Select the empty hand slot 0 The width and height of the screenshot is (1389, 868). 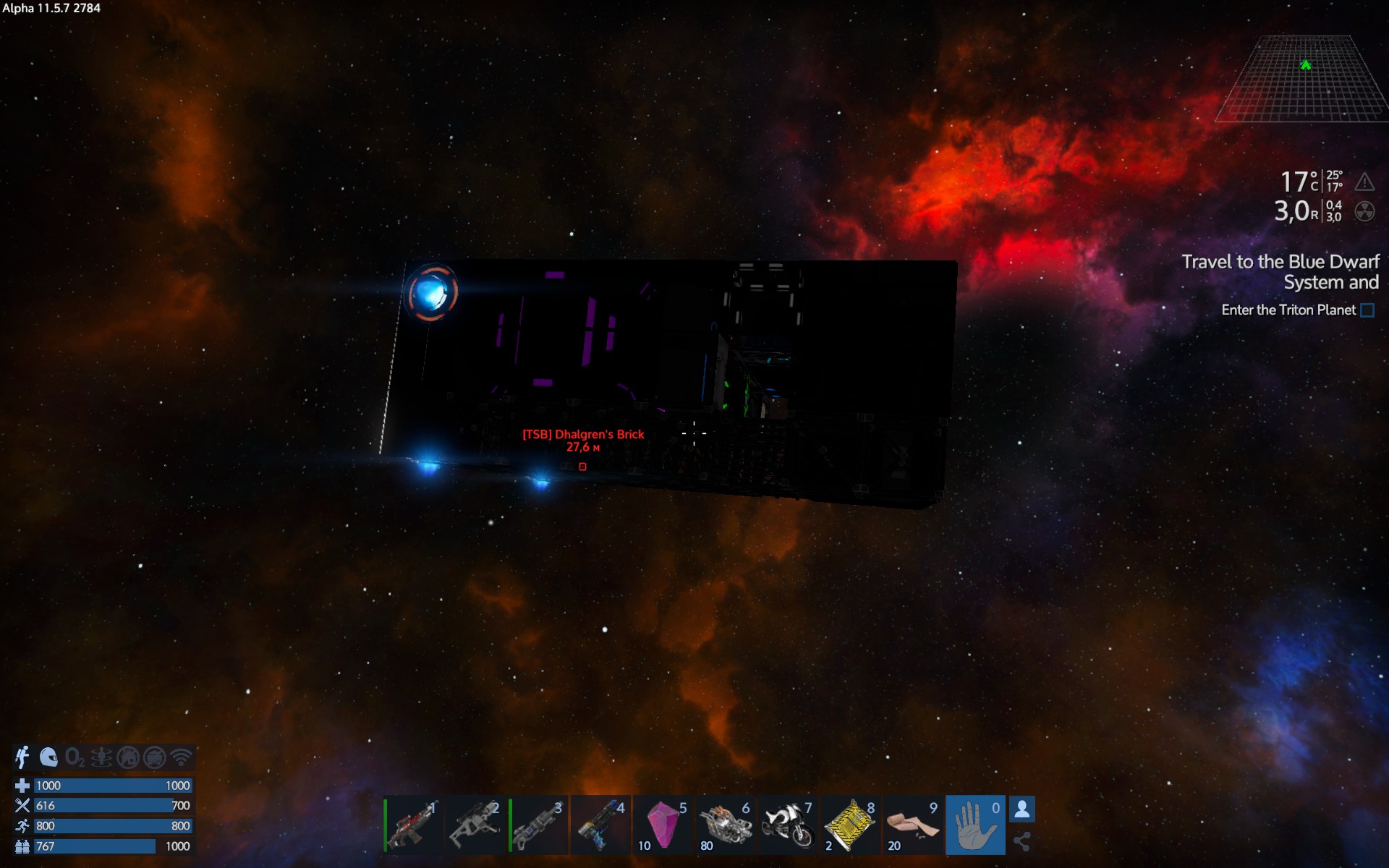pyautogui.click(x=975, y=825)
